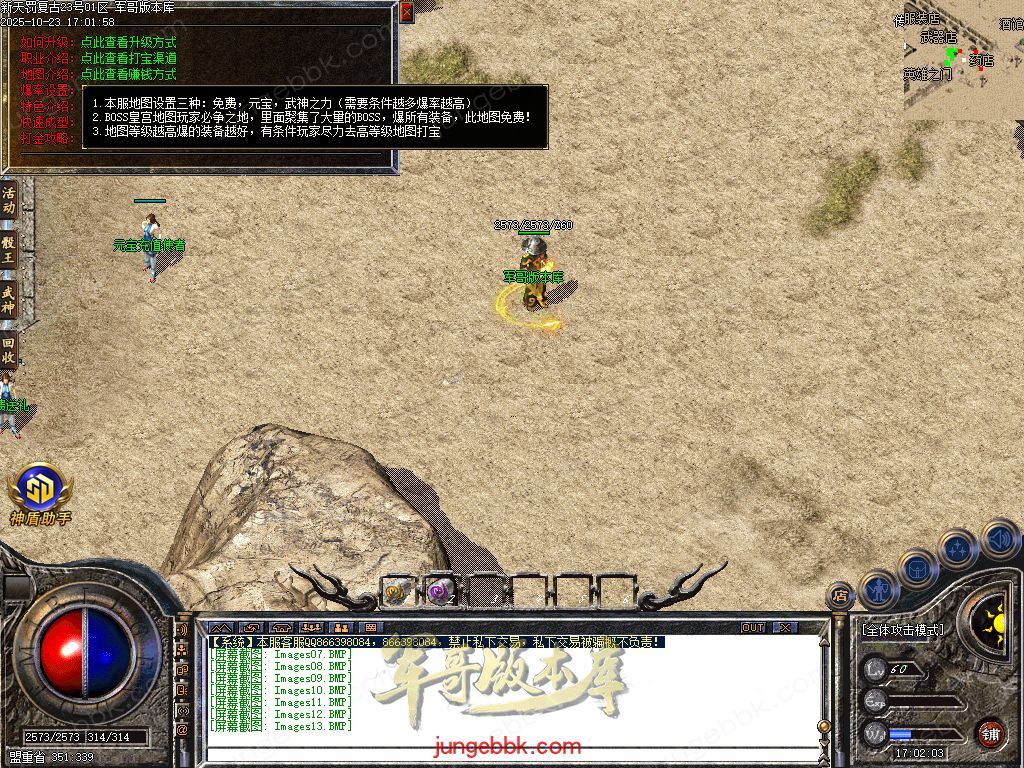Click the 点此查看赚钱方式 map intro link
Viewport: 1024px width, 768px height.
tap(128, 74)
